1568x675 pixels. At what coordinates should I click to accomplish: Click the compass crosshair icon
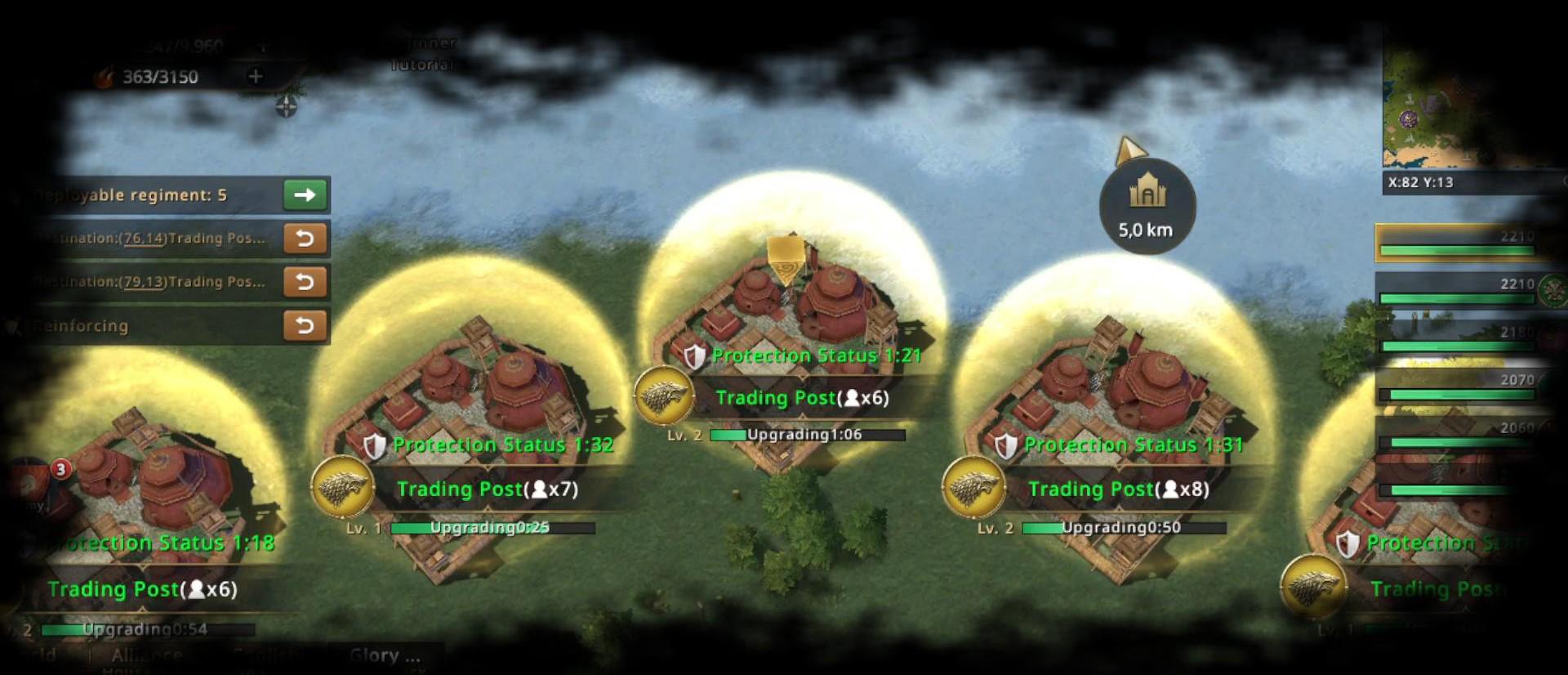[286, 106]
